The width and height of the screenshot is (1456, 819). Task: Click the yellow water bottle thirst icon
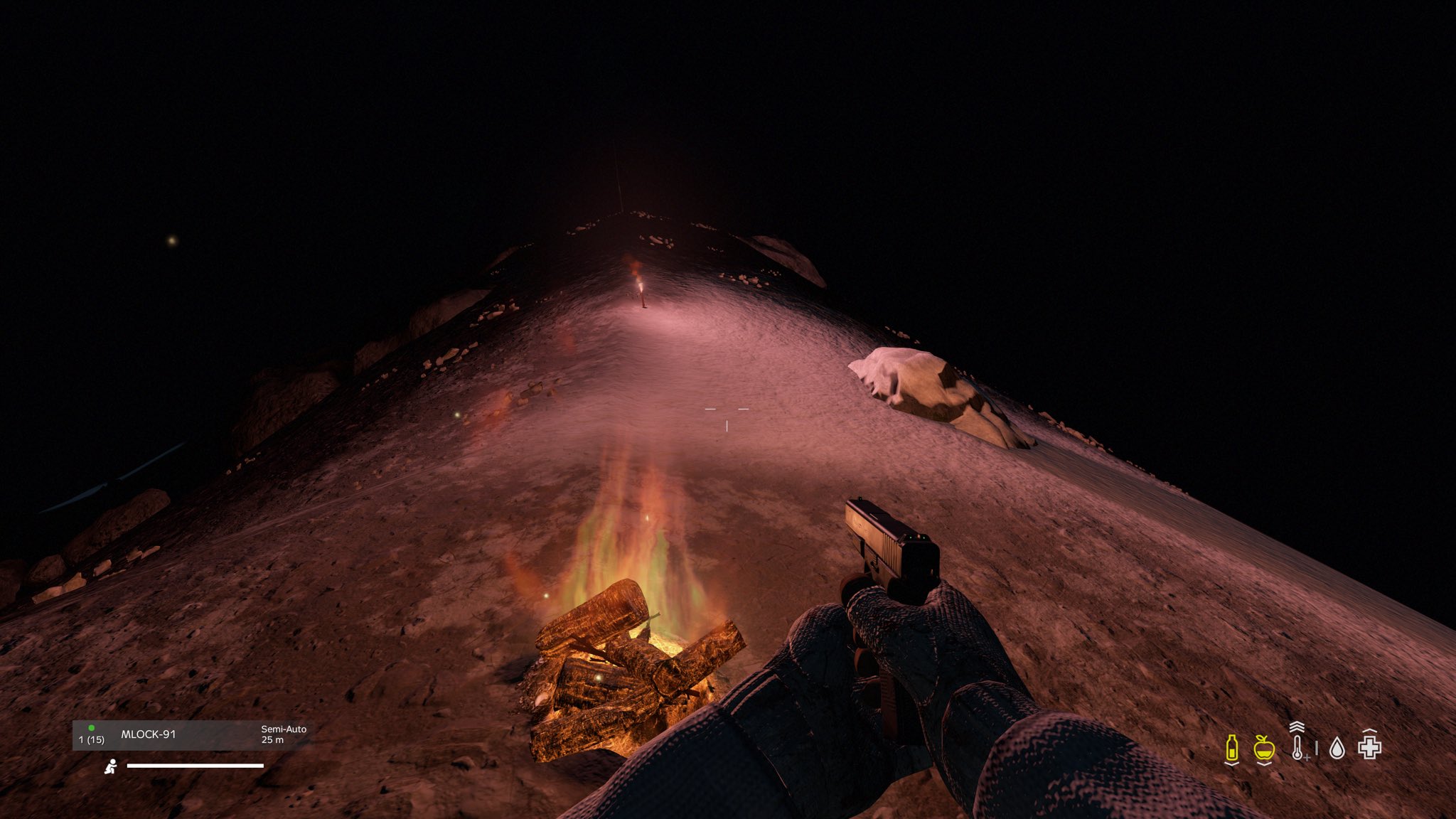point(1232,748)
